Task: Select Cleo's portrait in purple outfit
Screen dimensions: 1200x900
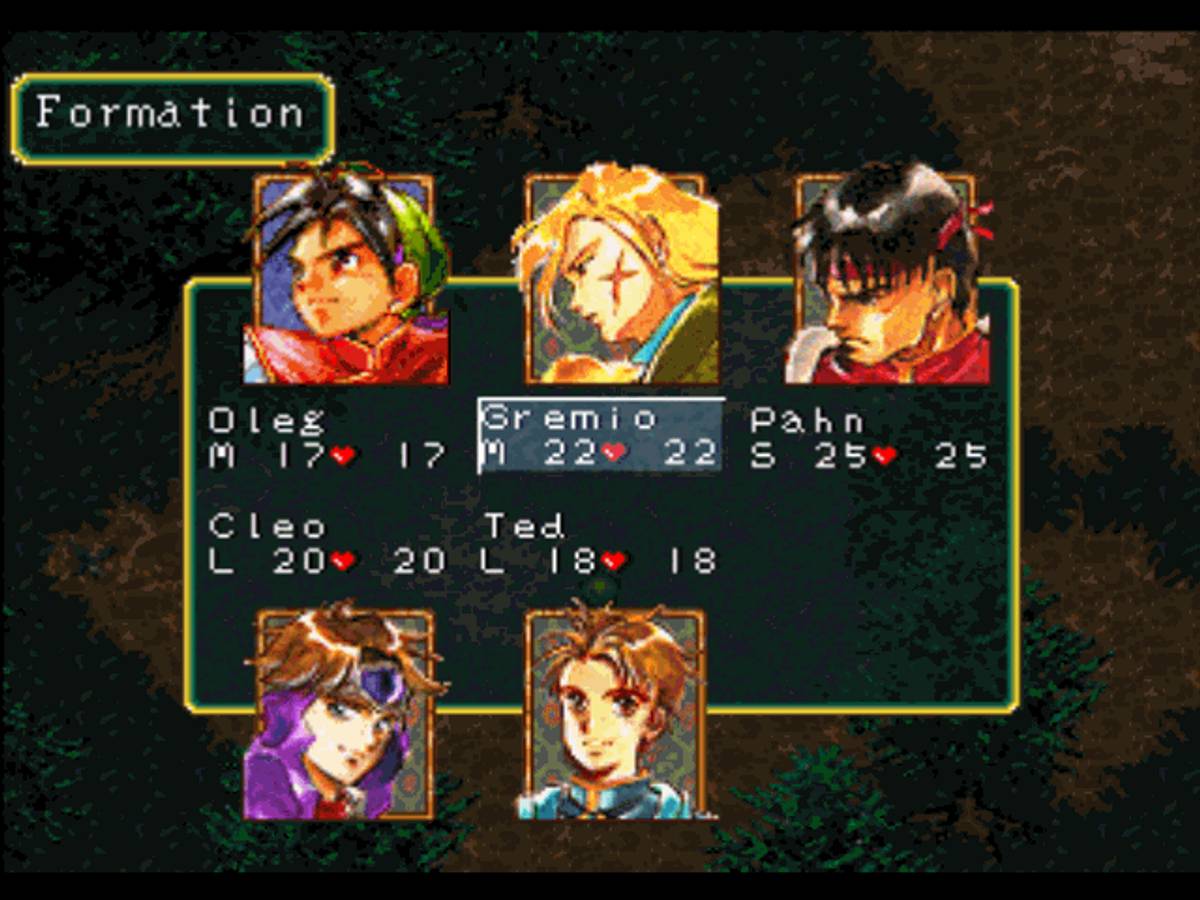Action: coord(345,714)
